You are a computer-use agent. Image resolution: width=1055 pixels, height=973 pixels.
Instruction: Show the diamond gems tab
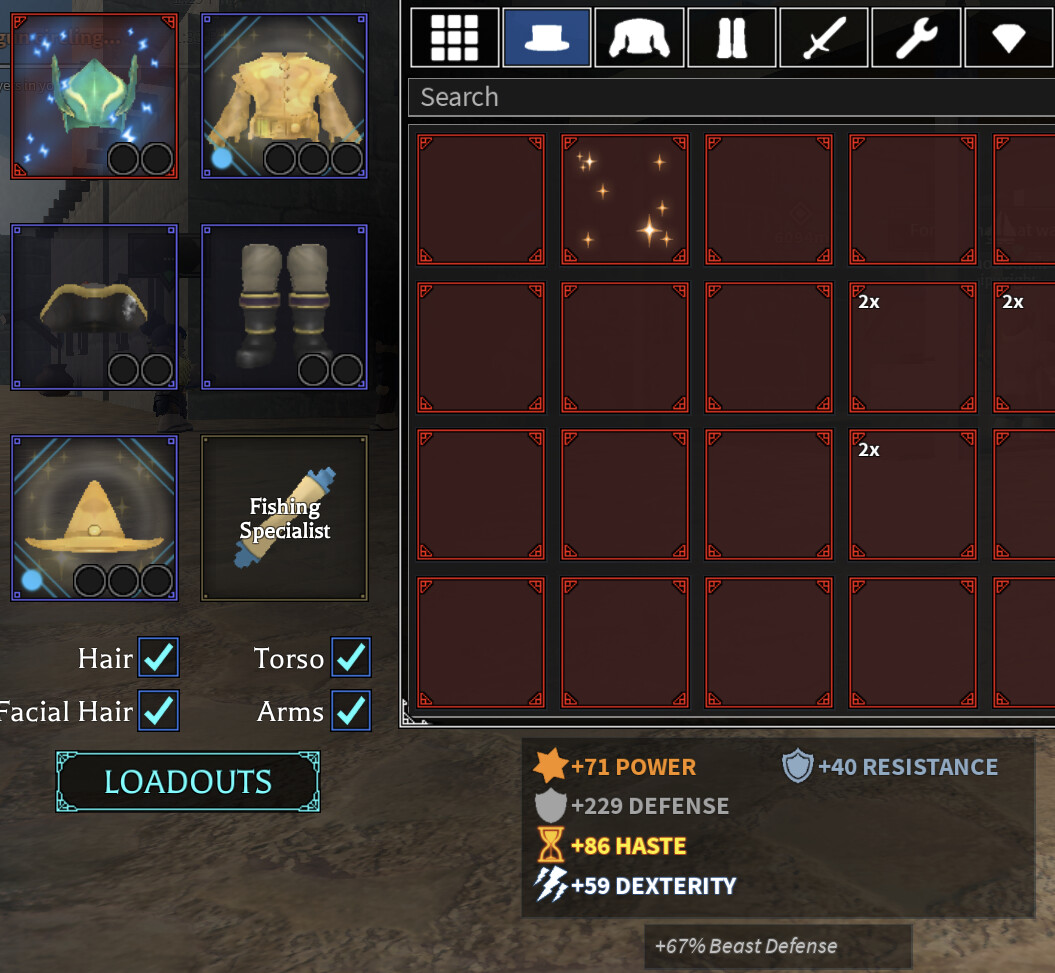[1008, 37]
